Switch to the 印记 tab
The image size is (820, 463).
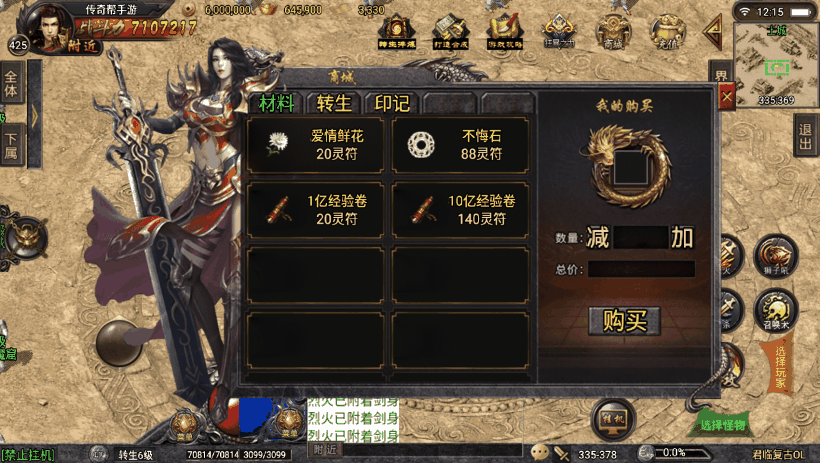tap(392, 104)
